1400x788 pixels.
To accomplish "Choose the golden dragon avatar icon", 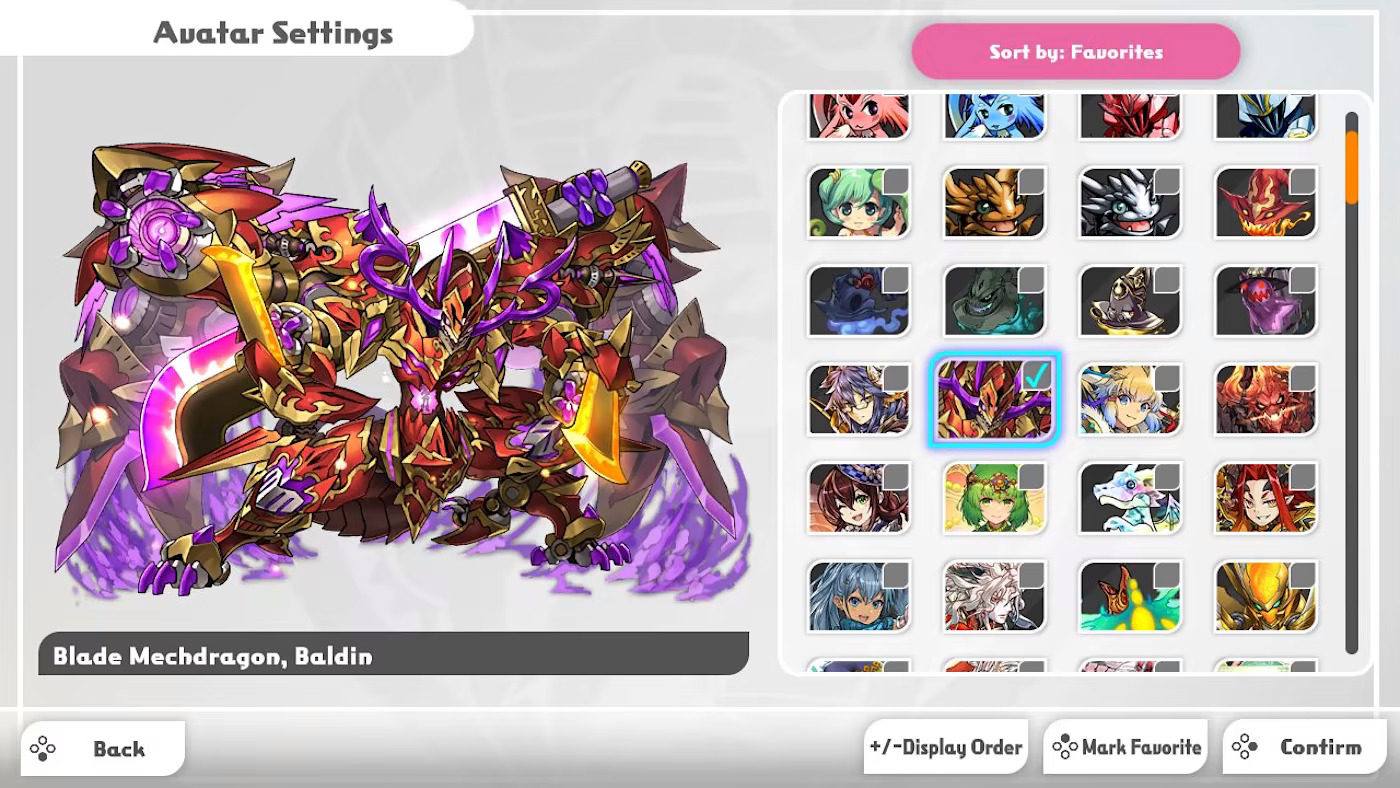I will coord(993,203).
